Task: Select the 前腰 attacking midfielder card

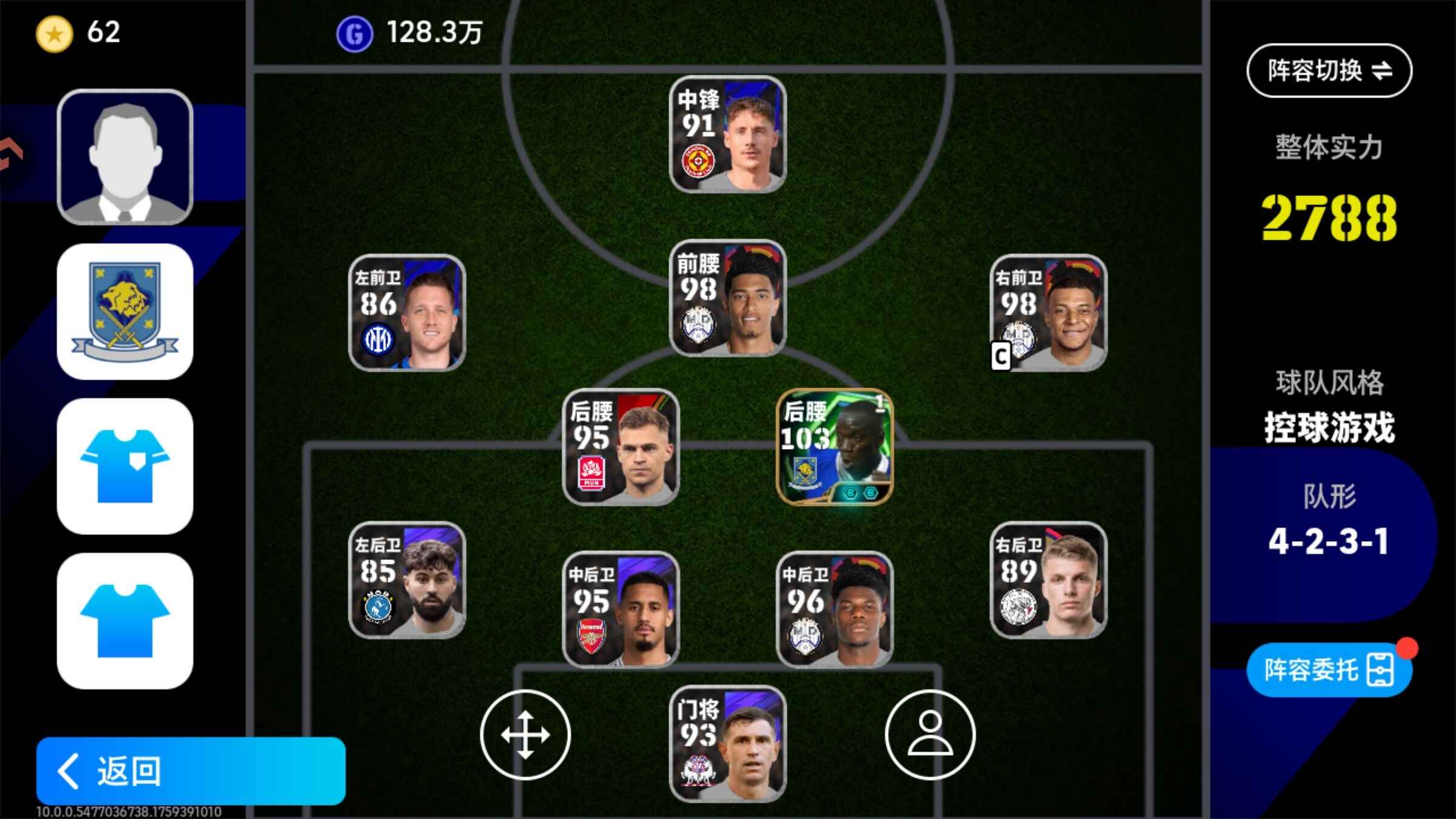Action: pyautogui.click(x=727, y=298)
